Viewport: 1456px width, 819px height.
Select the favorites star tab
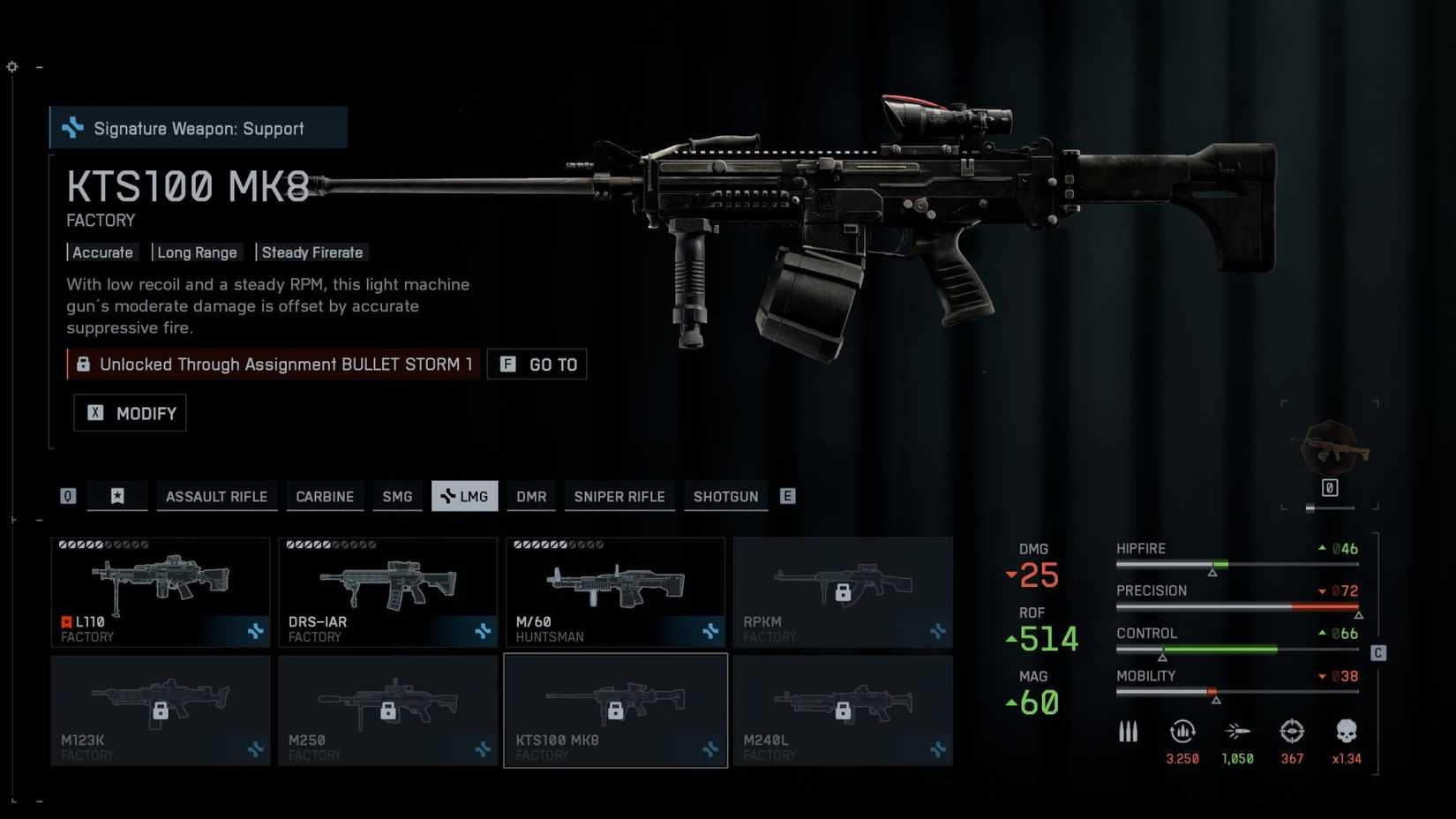click(117, 497)
